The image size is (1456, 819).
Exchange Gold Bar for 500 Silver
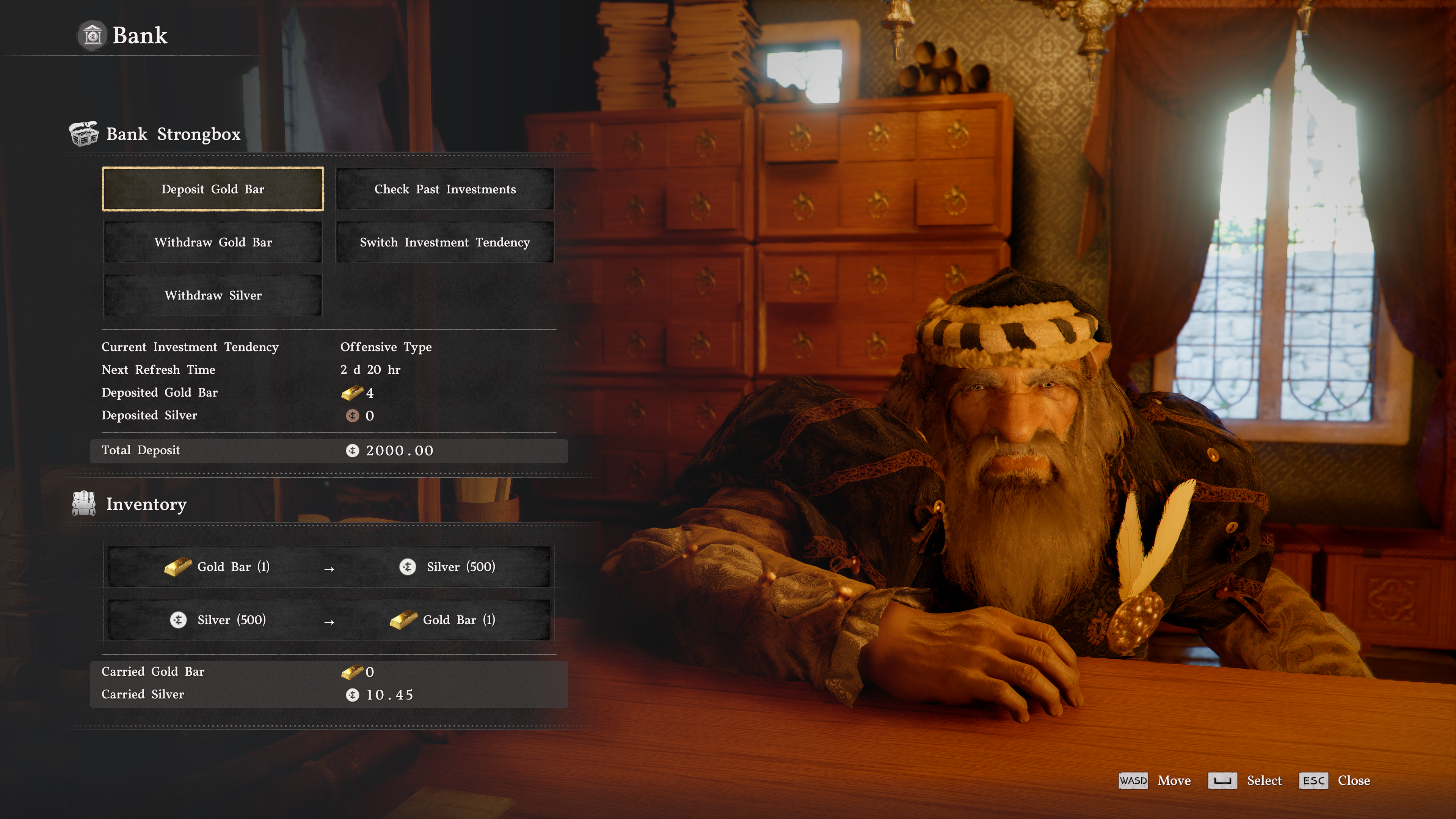[329, 567]
